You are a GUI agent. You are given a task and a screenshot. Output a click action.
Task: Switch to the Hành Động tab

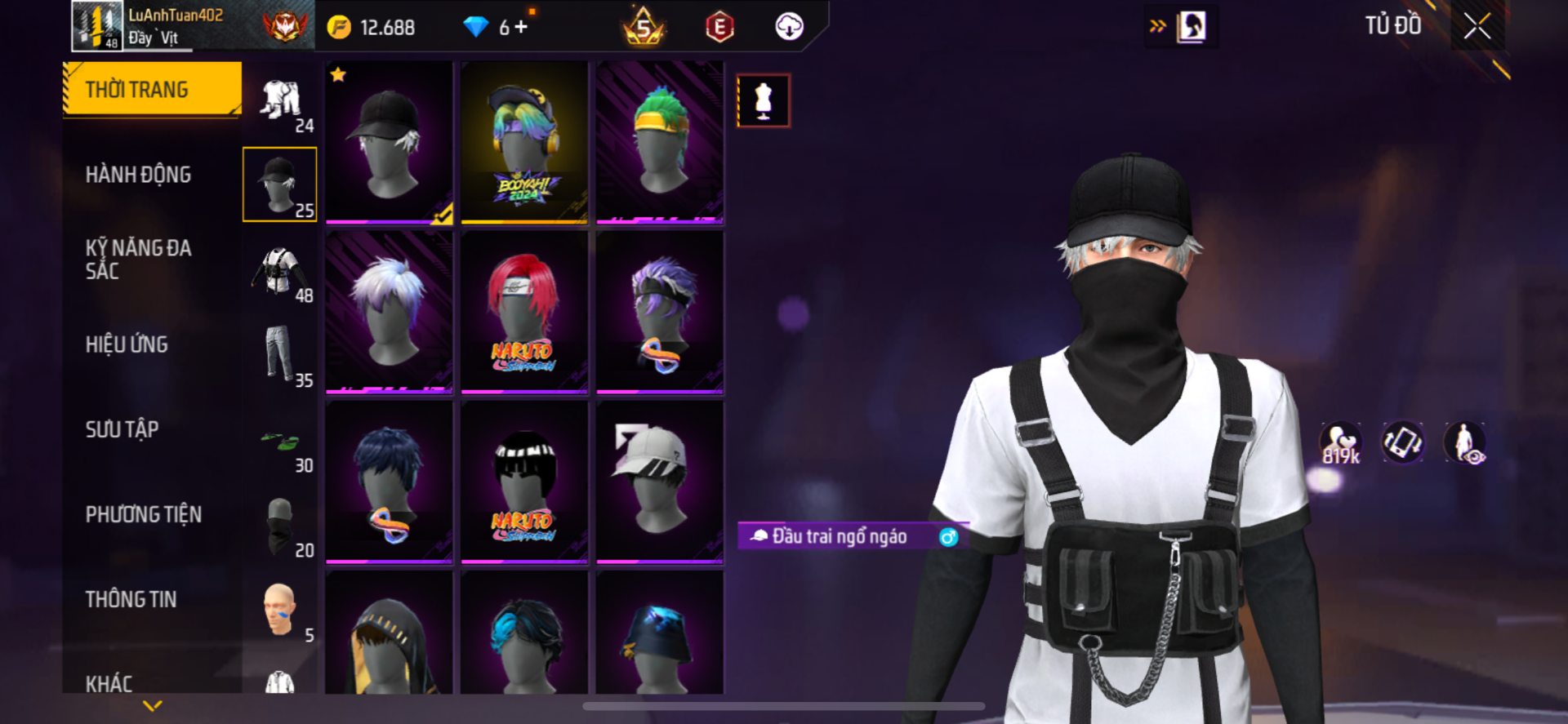coord(138,175)
